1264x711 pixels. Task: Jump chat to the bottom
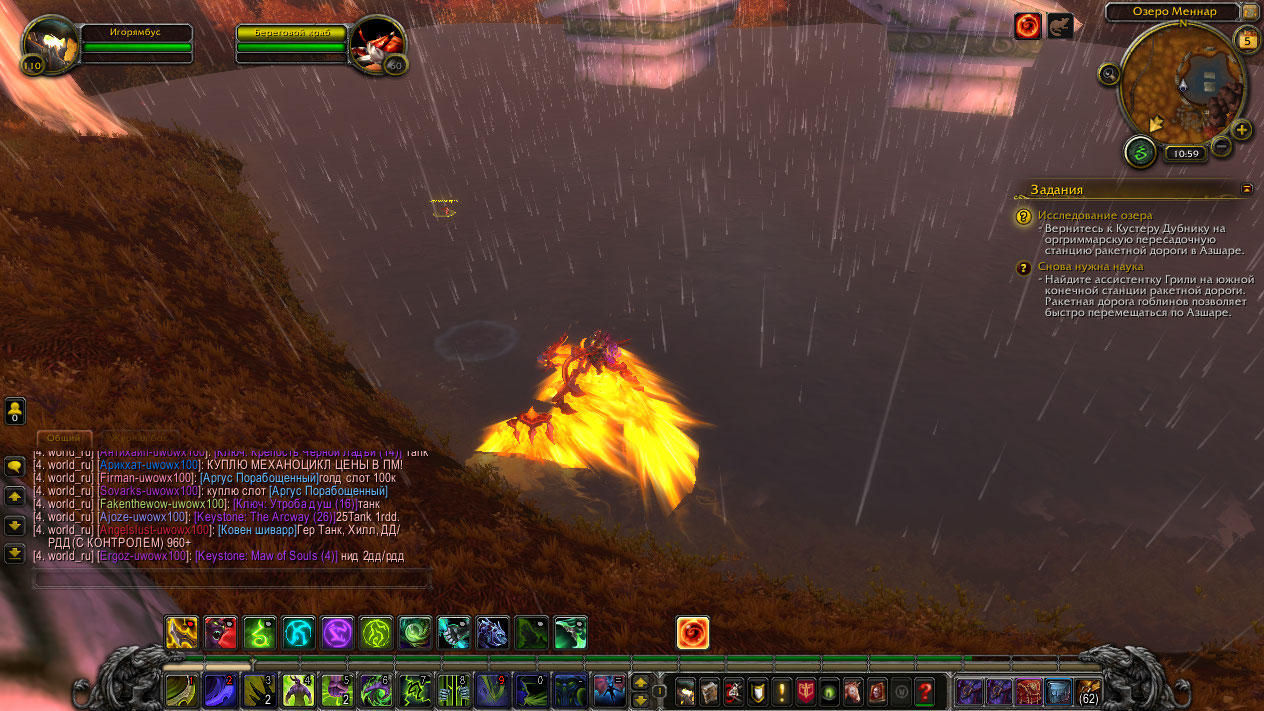pyautogui.click(x=15, y=553)
